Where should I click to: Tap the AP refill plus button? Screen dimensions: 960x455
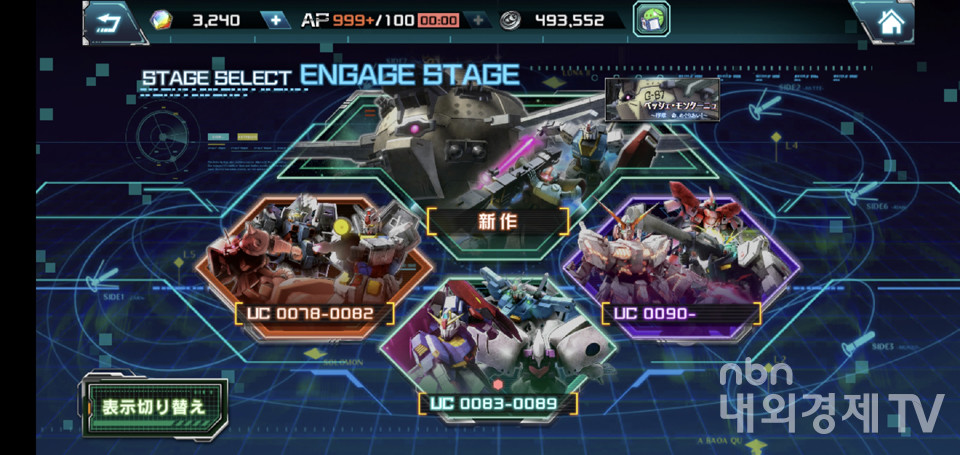[x=478, y=20]
